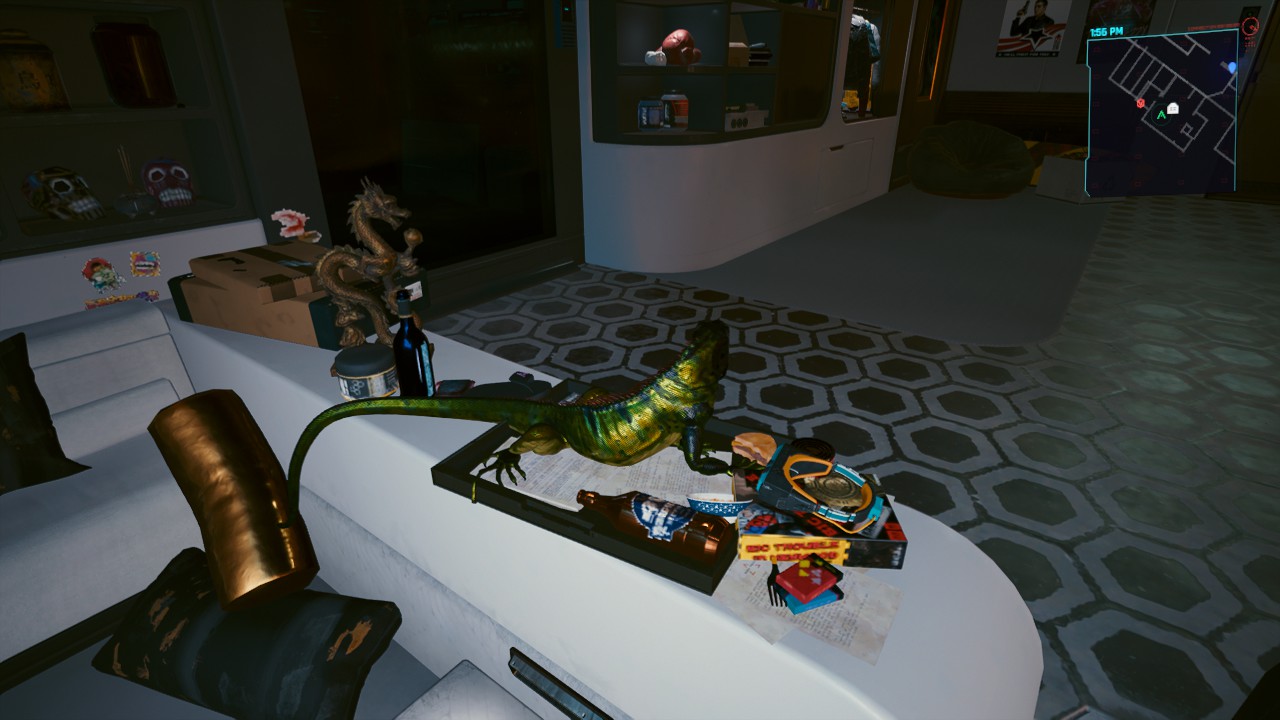Click the red connection status icon top right
This screenshot has width=1280, height=720.
[1252, 27]
